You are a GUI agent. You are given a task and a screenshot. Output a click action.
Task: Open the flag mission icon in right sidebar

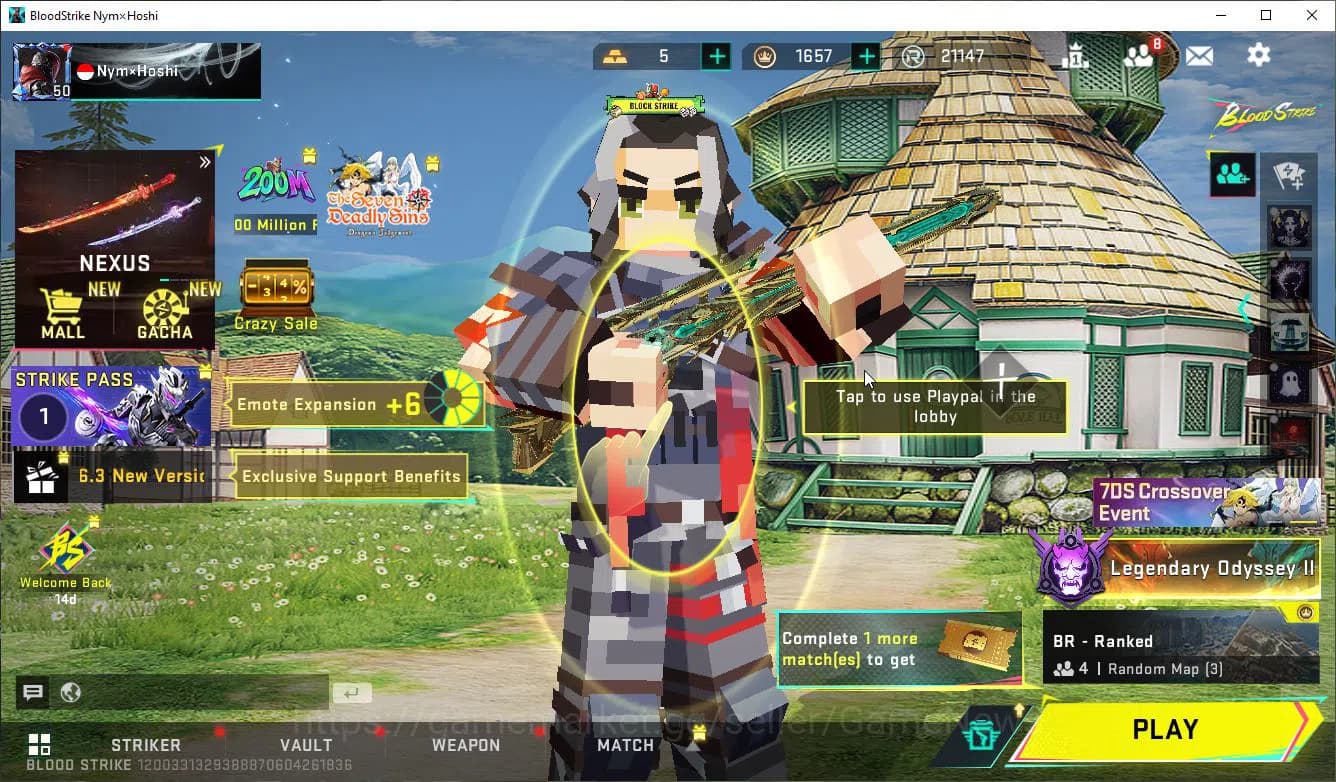point(1289,175)
